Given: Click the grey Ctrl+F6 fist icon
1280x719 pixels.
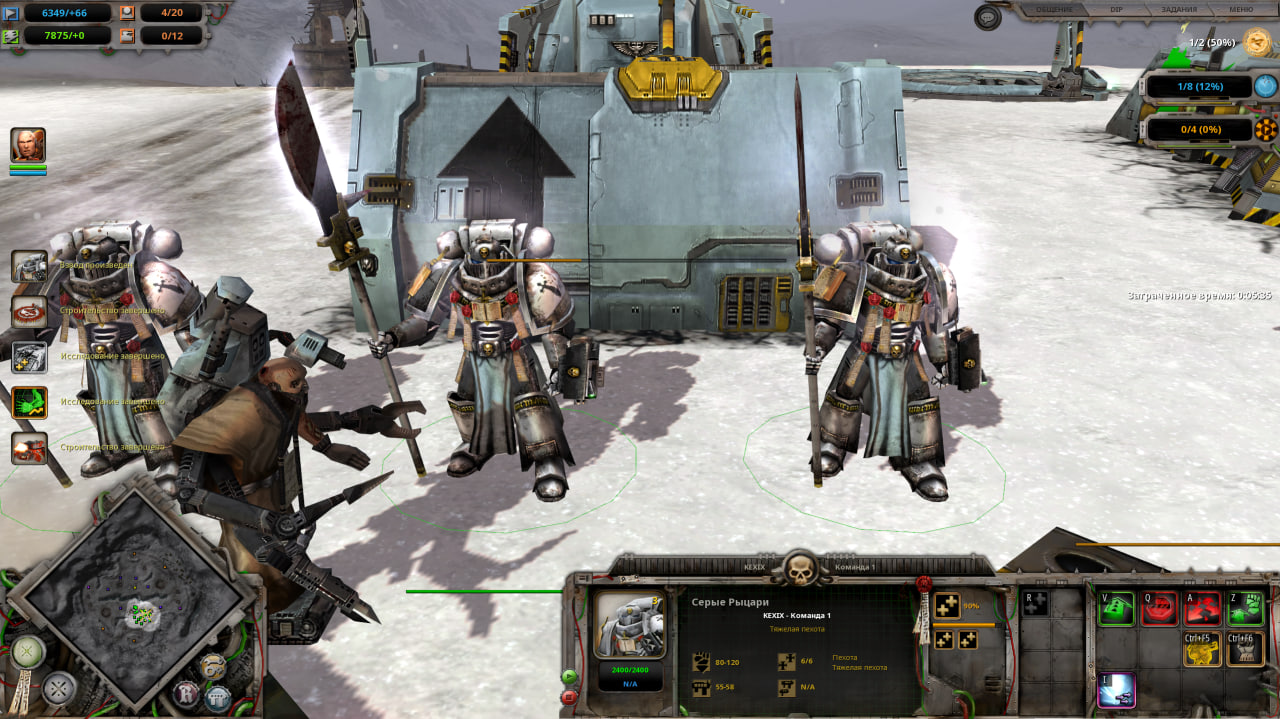Looking at the screenshot, I should [x=1245, y=649].
